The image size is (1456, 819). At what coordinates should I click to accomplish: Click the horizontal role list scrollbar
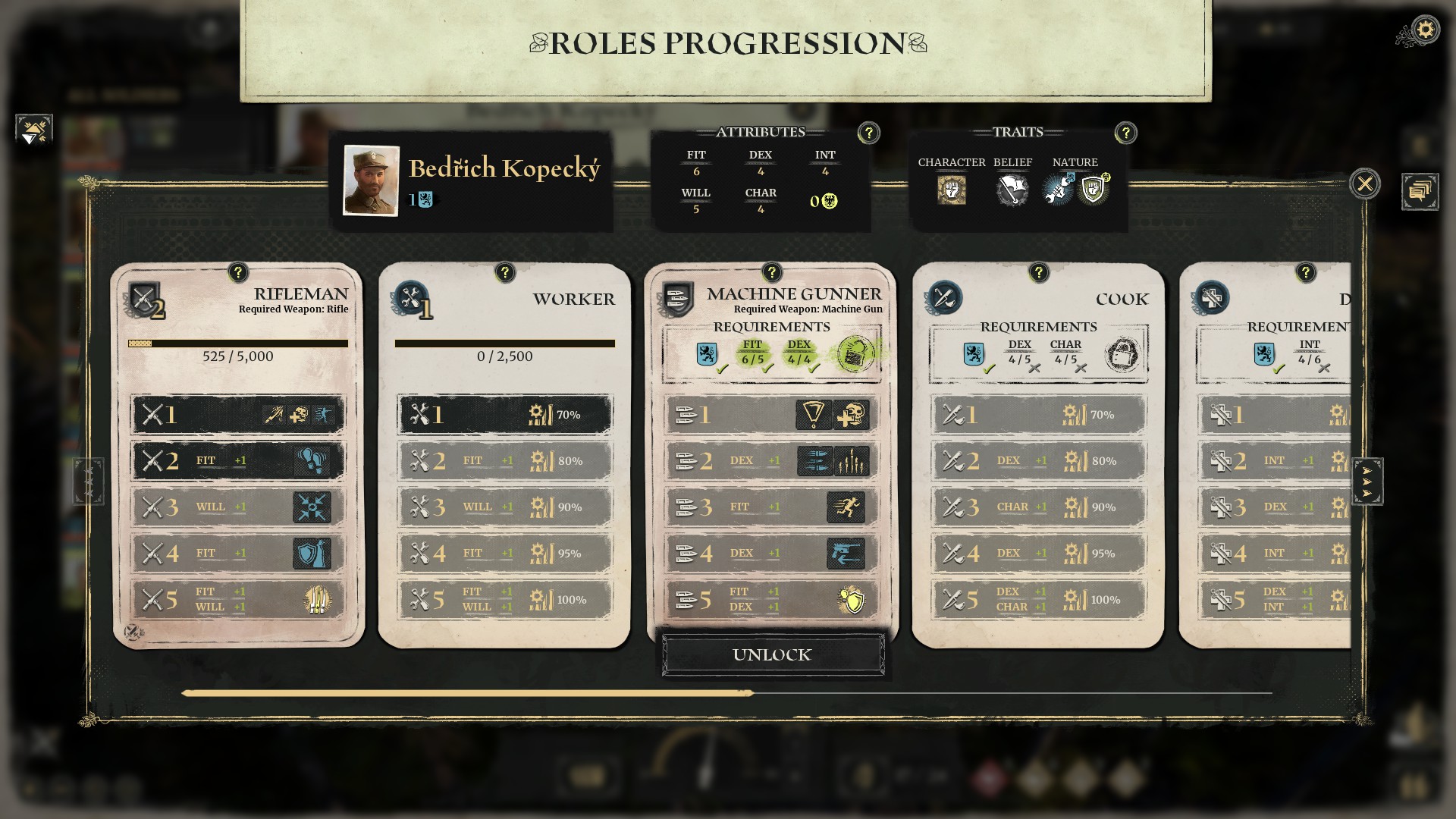466,693
